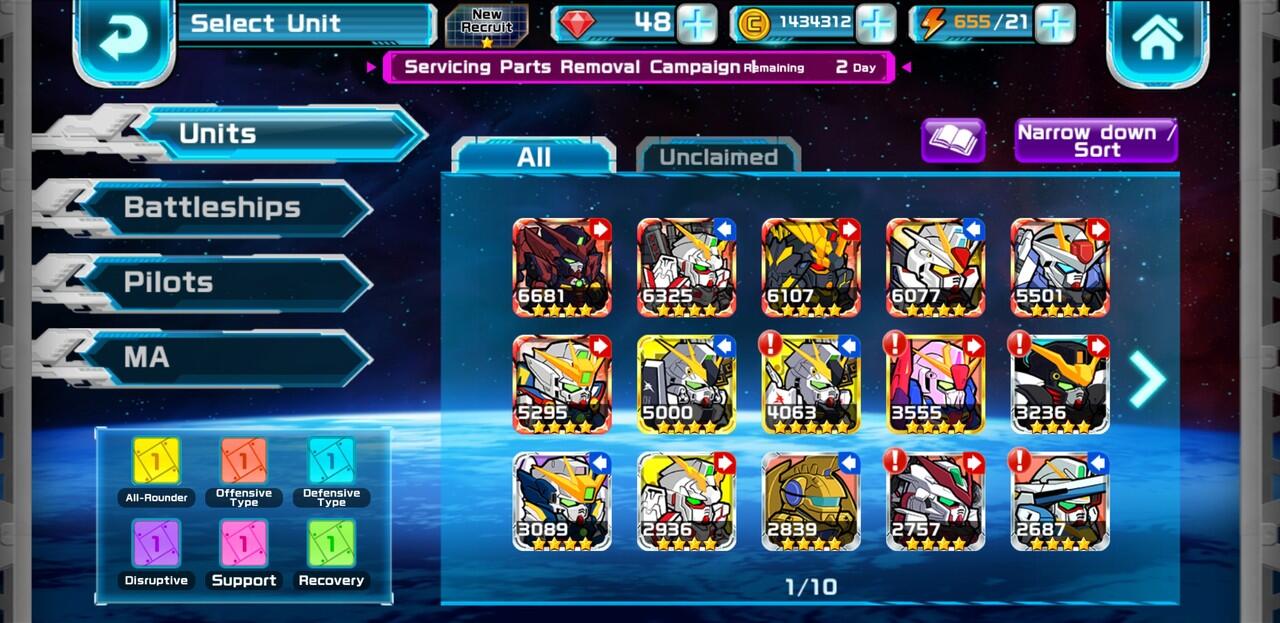Select the Battleships category
The image size is (1280, 623).
[x=212, y=208]
